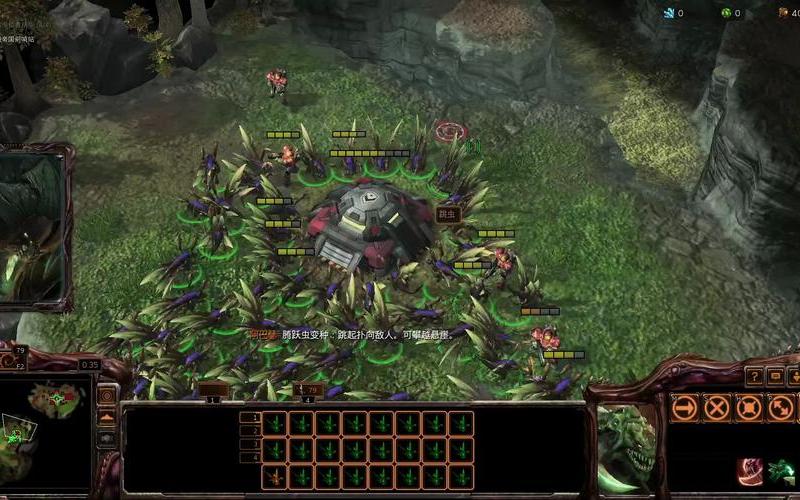Open the message log button
This screenshot has height=500, width=800.
click(x=776, y=376)
